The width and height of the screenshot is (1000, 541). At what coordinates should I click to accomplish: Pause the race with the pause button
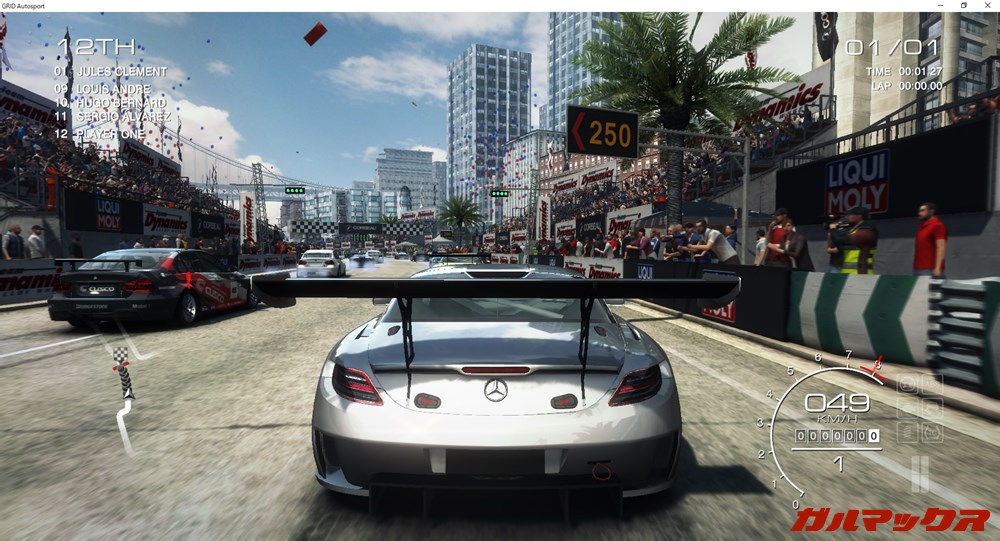coord(919,473)
